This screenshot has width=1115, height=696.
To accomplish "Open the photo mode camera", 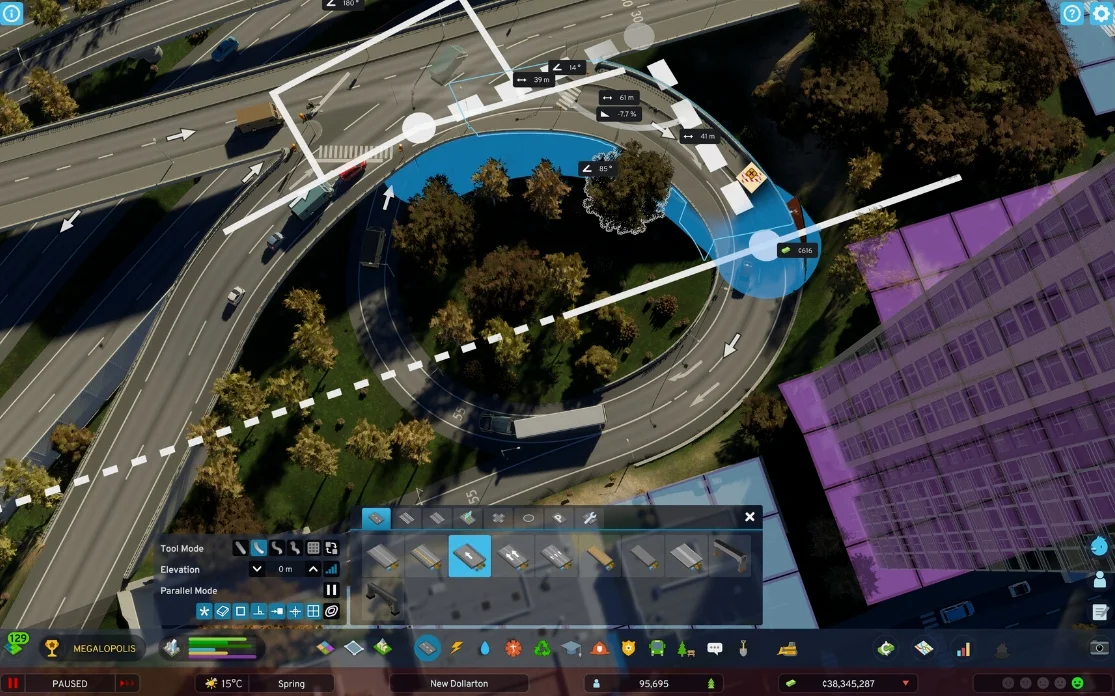I will (x=1099, y=648).
